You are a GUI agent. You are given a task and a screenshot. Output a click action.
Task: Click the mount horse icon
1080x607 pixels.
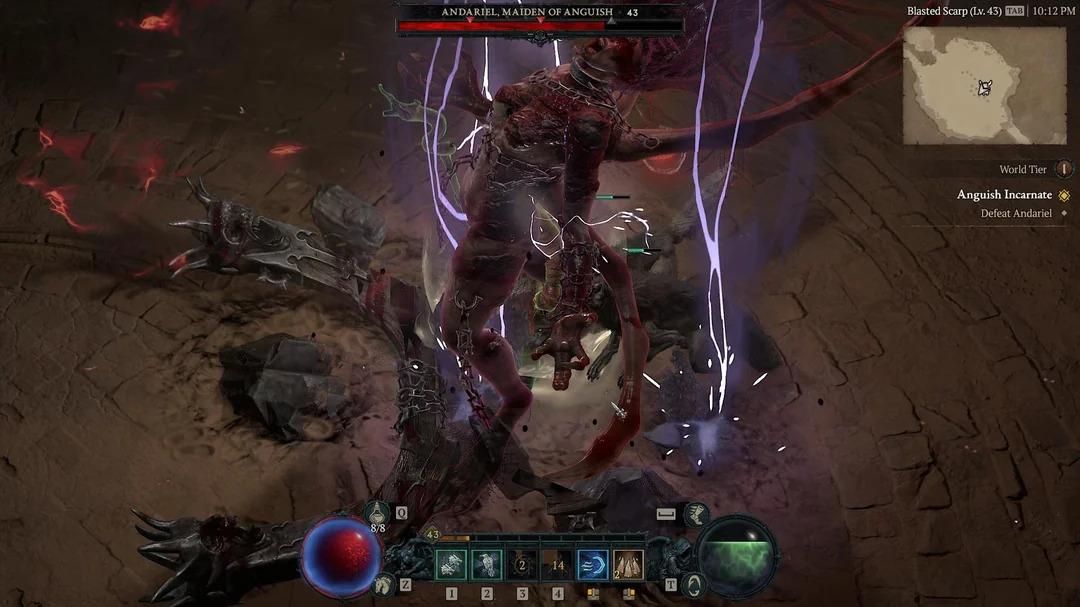click(380, 585)
